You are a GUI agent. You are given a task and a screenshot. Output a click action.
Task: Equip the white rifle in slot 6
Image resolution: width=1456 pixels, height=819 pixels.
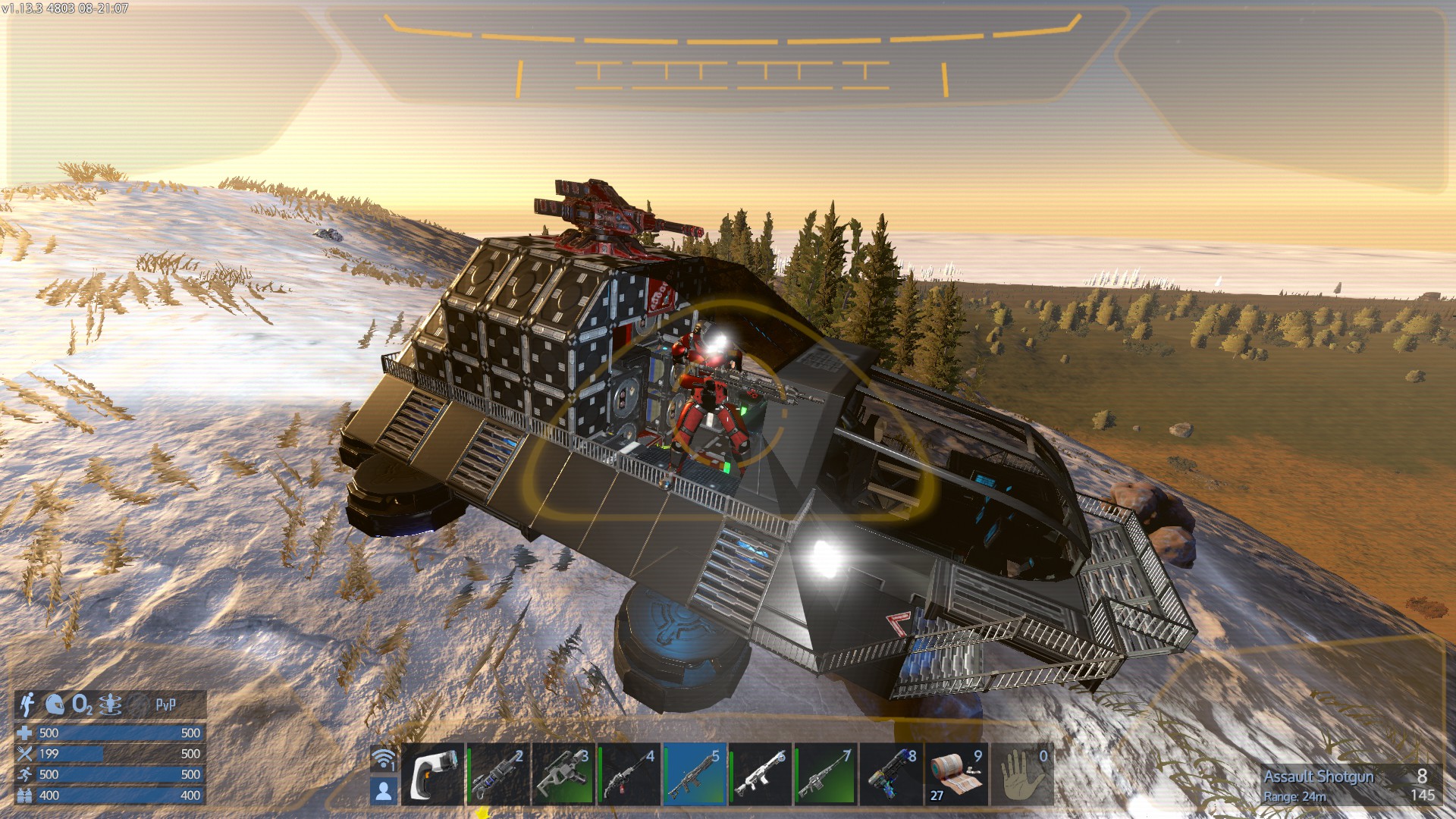[x=759, y=774]
